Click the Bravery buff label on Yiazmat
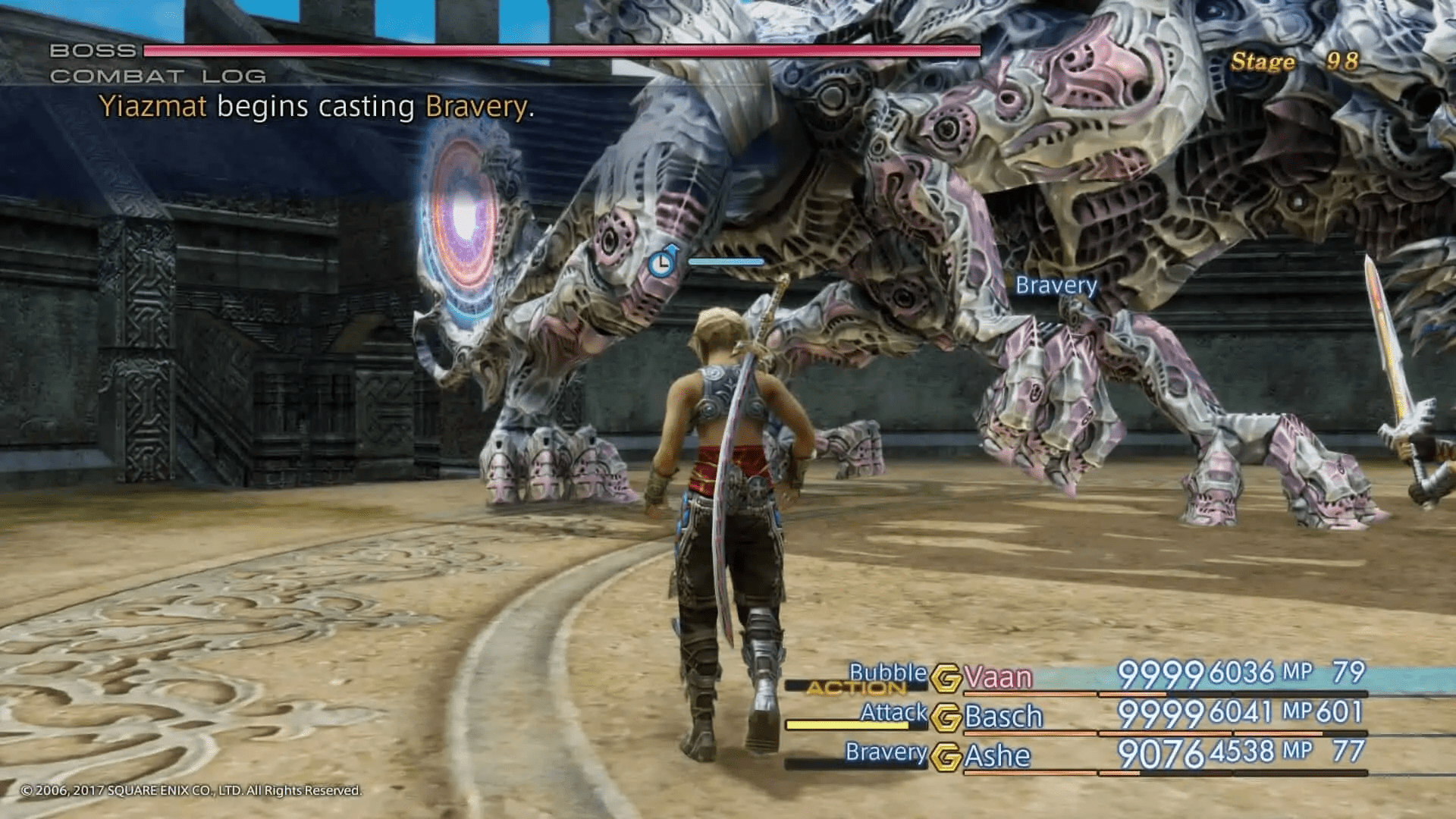The image size is (1456, 819). [x=1056, y=286]
